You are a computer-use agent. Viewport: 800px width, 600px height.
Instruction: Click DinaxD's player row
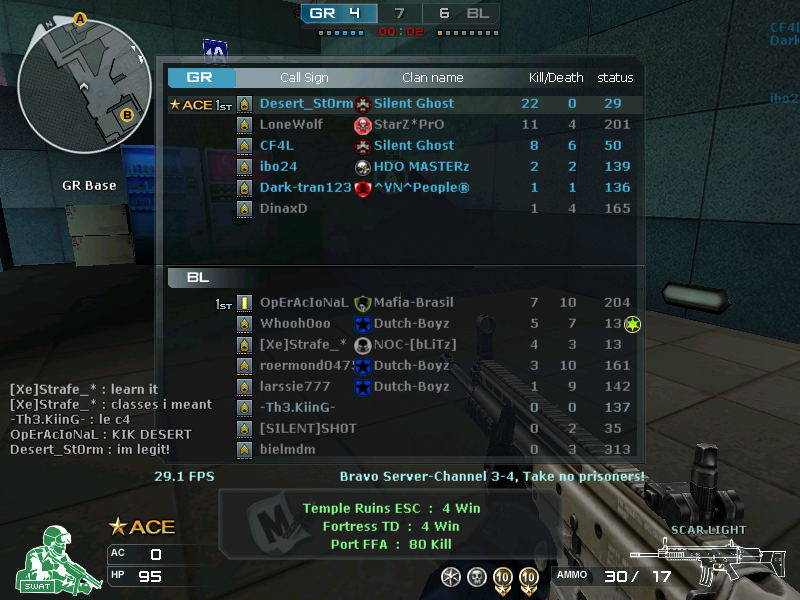(x=400, y=209)
